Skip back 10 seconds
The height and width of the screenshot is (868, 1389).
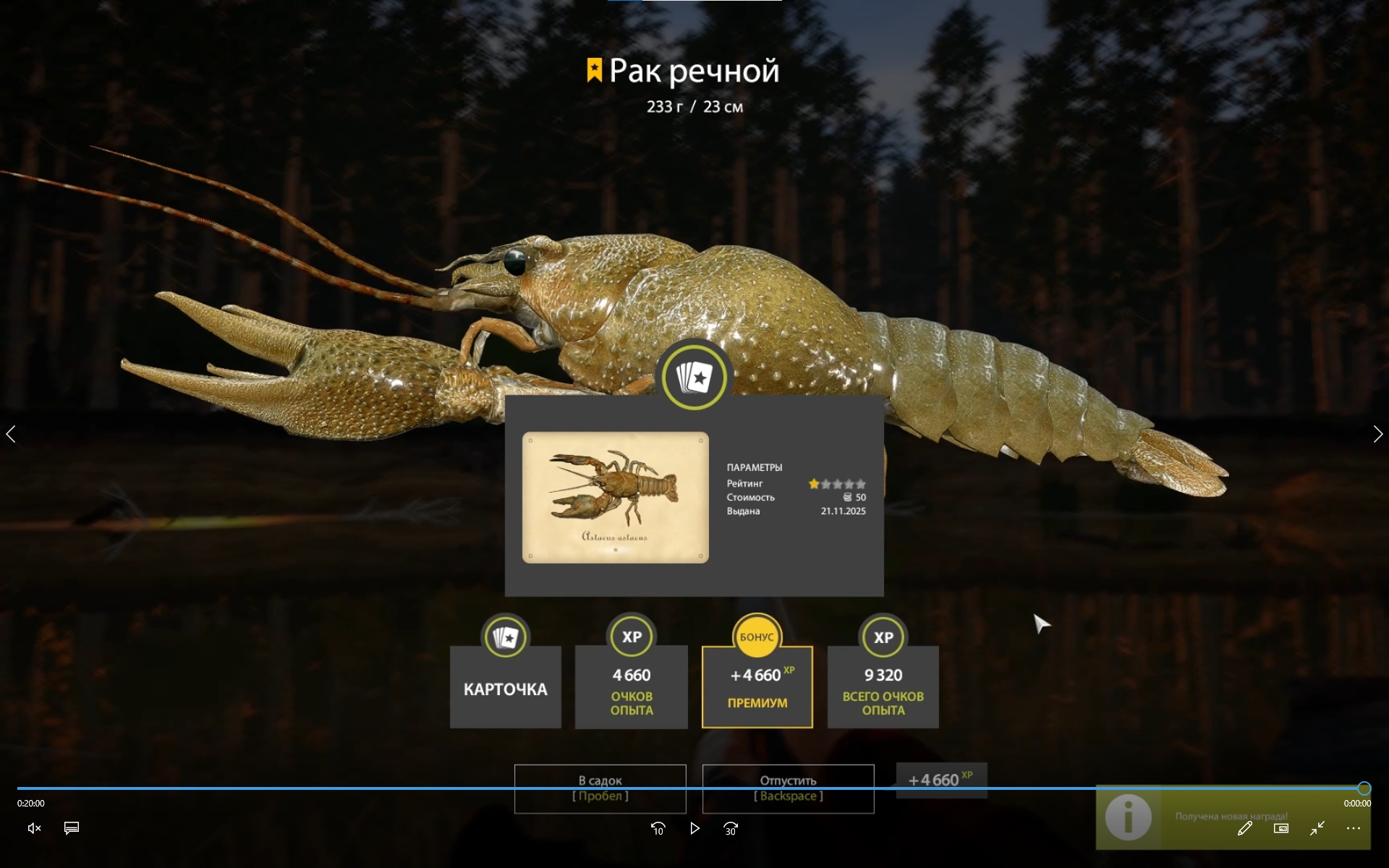(x=658, y=828)
